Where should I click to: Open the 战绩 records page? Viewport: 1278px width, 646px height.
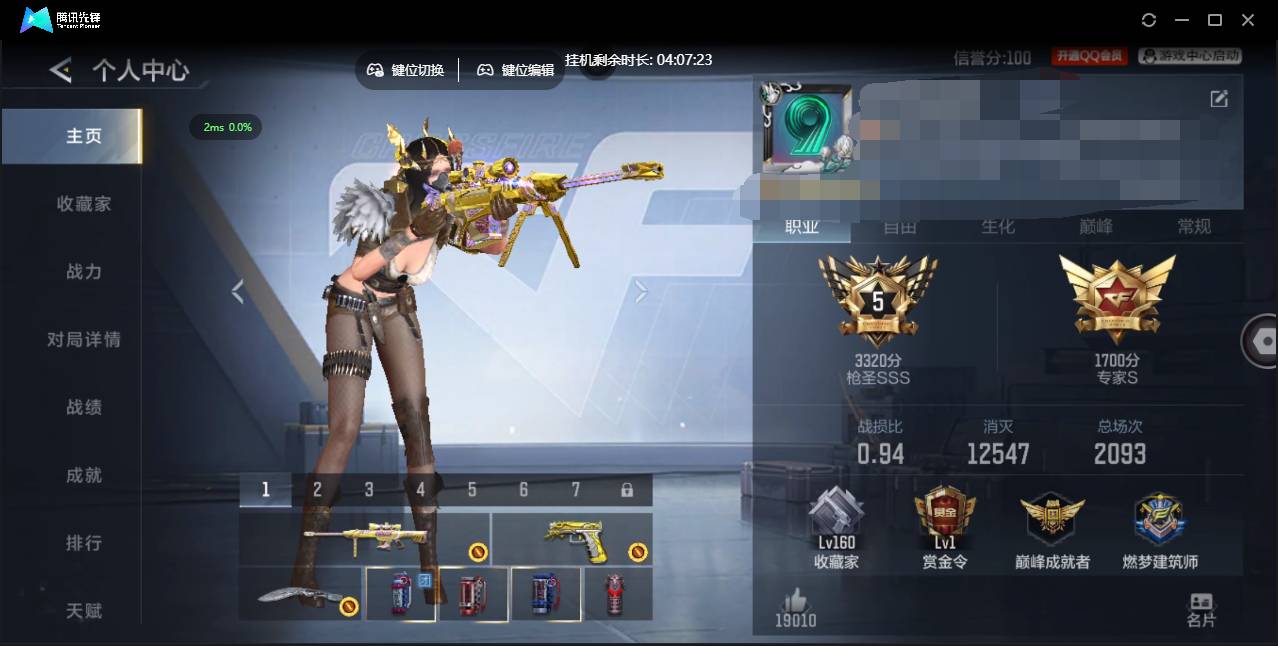[84, 408]
